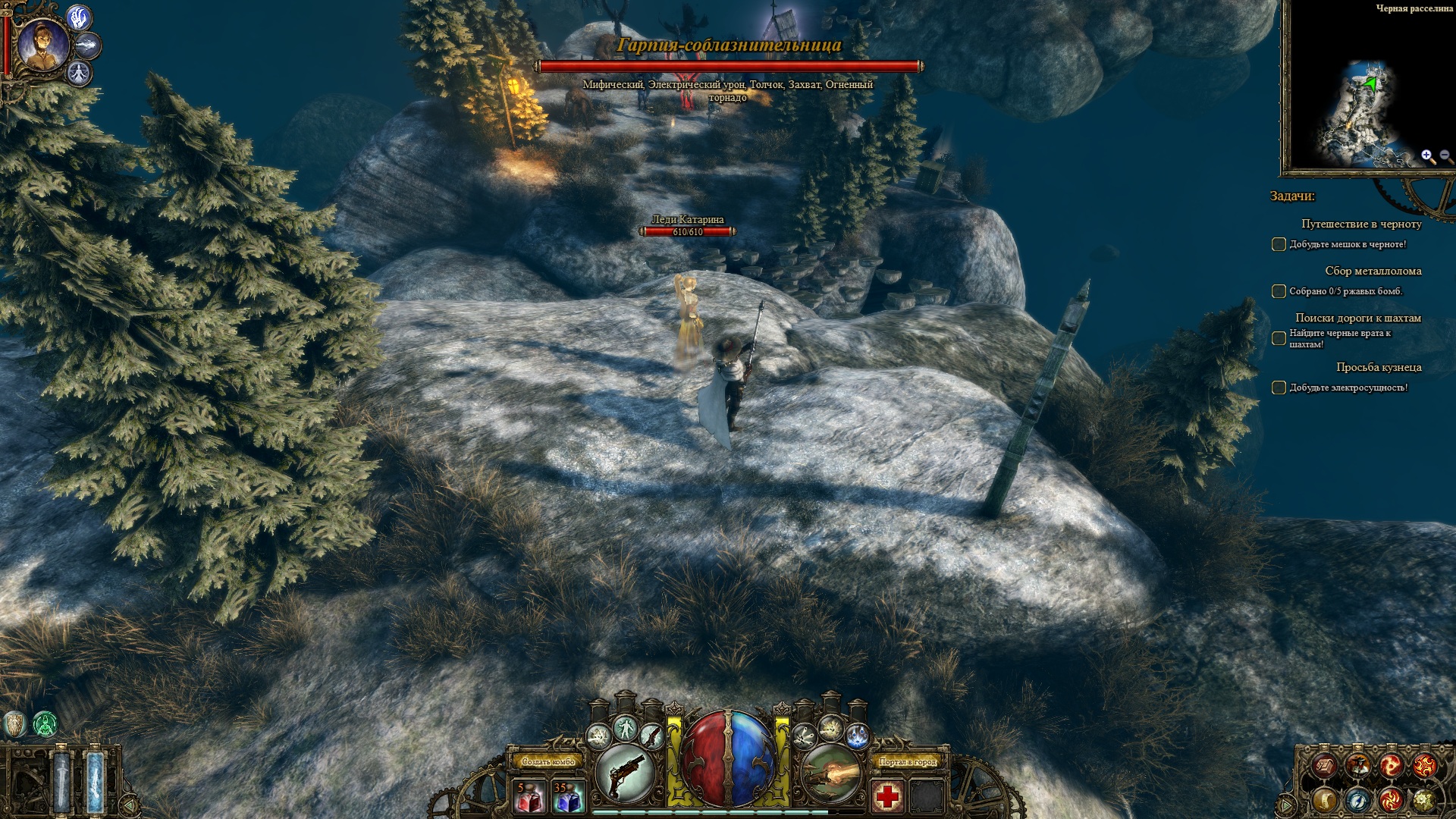Collapse the menu panel with the green arrow
Screen dimensions: 1456x819
tap(1288, 804)
